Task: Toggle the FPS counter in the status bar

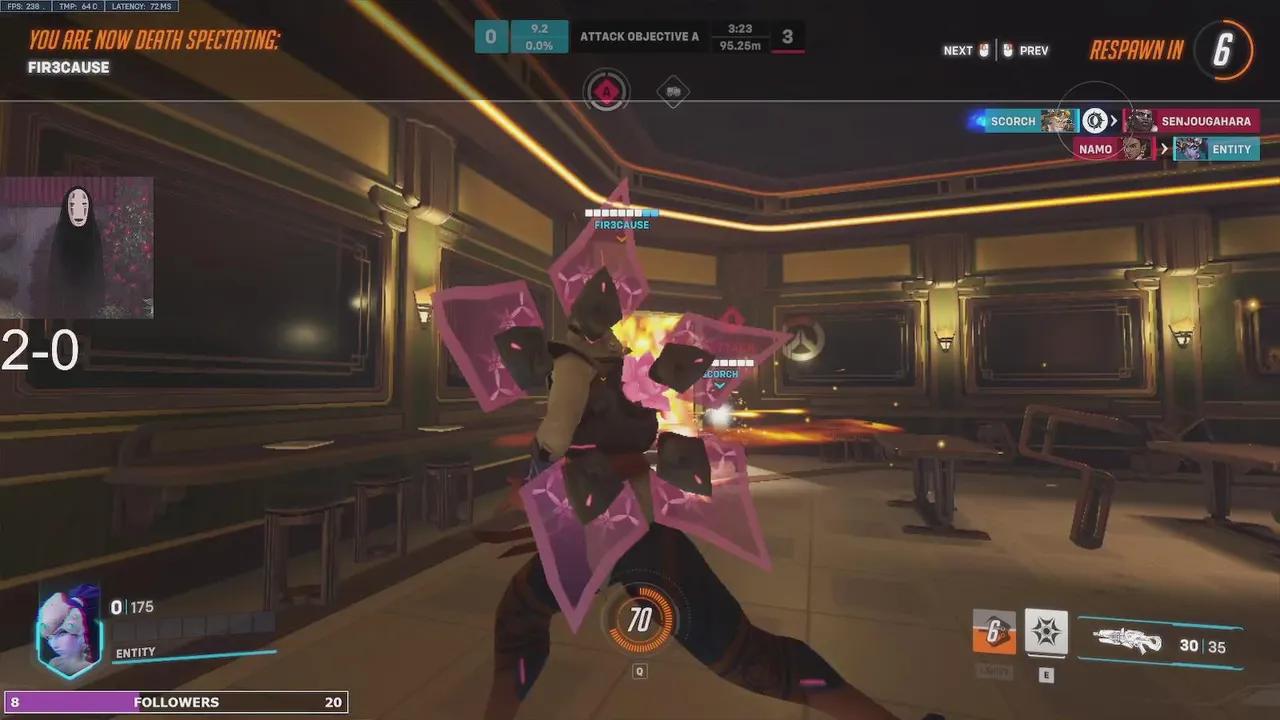Action: (x=20, y=5)
